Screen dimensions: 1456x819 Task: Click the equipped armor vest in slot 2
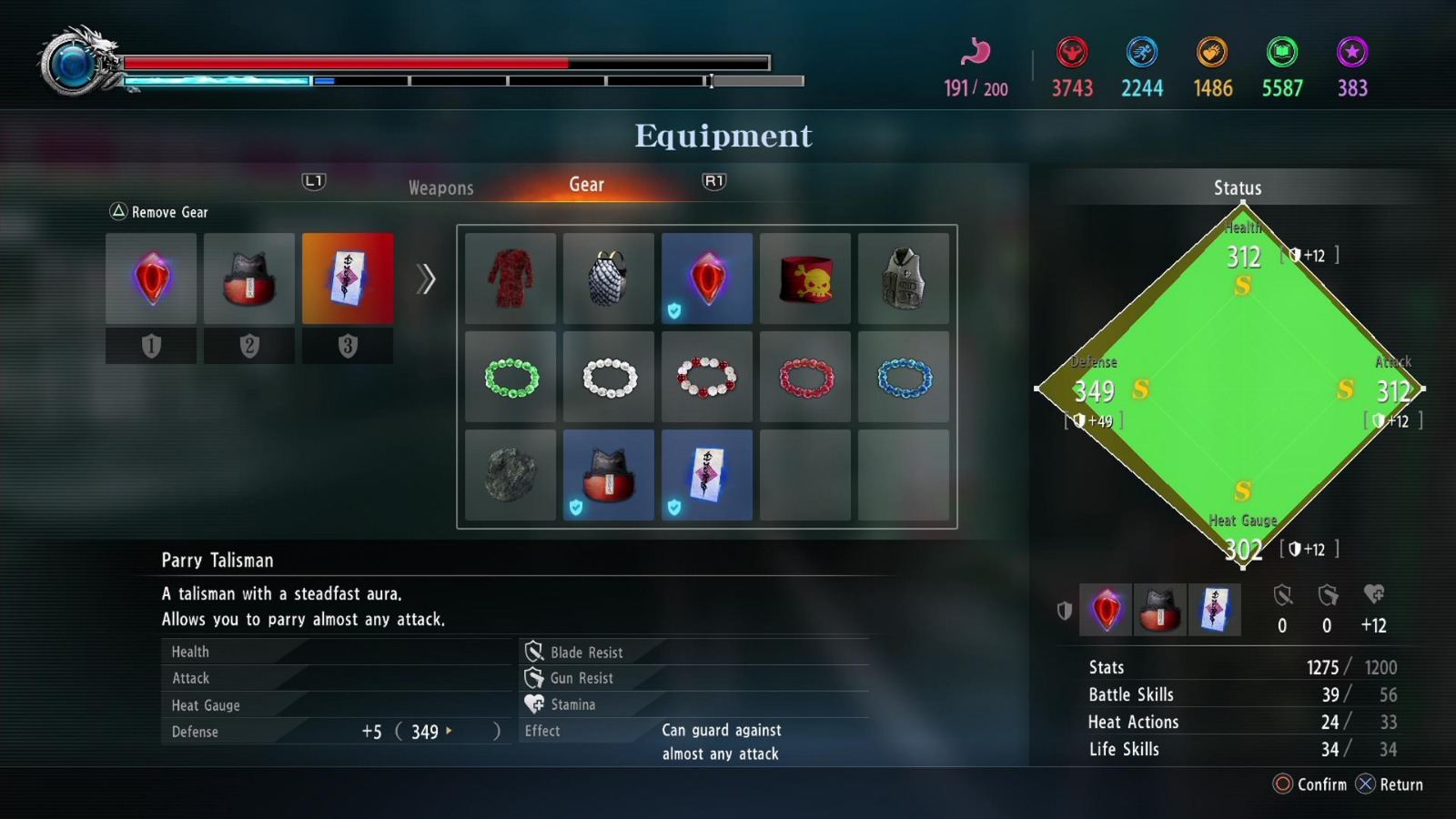249,278
